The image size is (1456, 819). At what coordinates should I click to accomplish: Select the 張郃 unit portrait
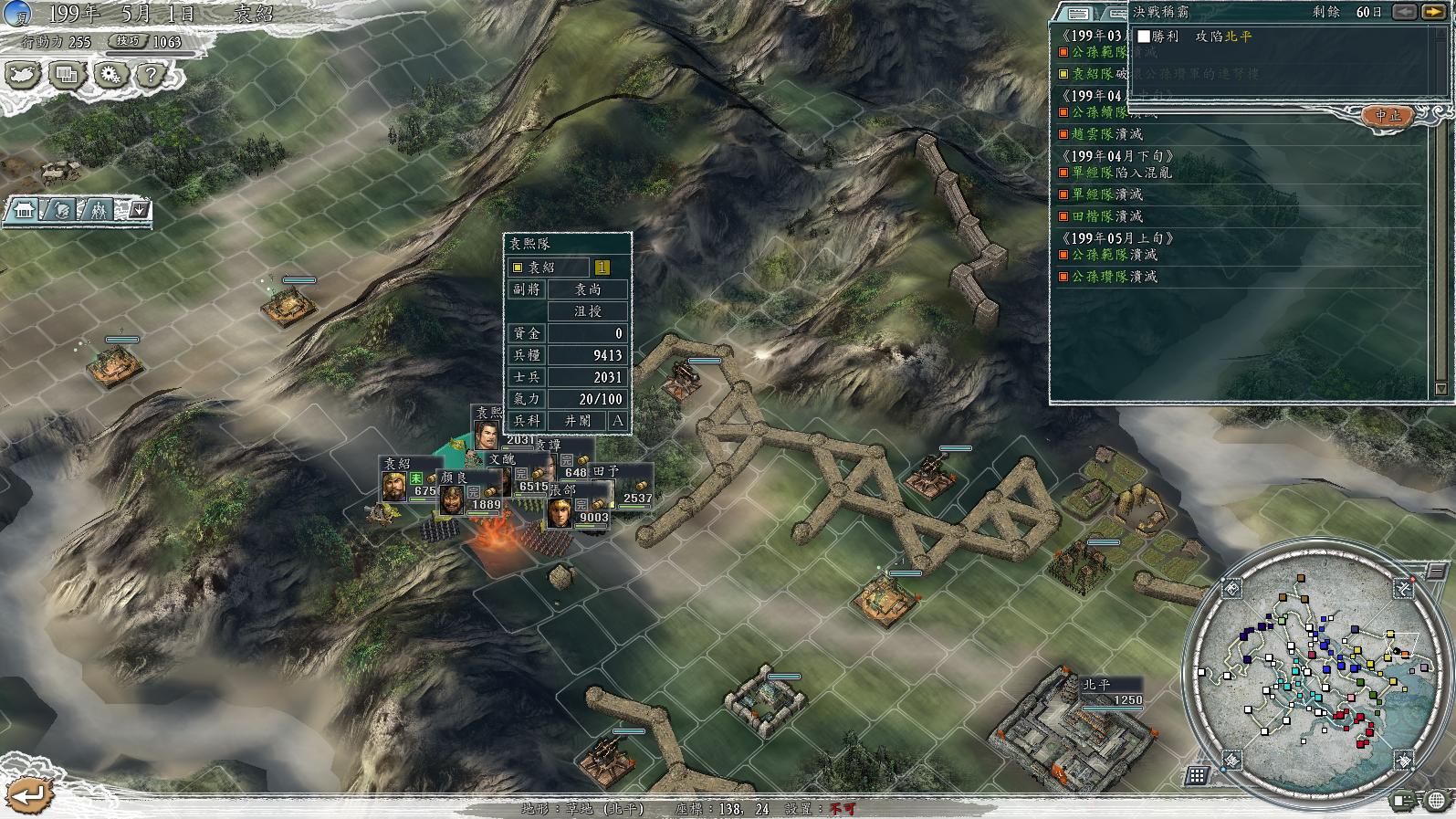(560, 512)
